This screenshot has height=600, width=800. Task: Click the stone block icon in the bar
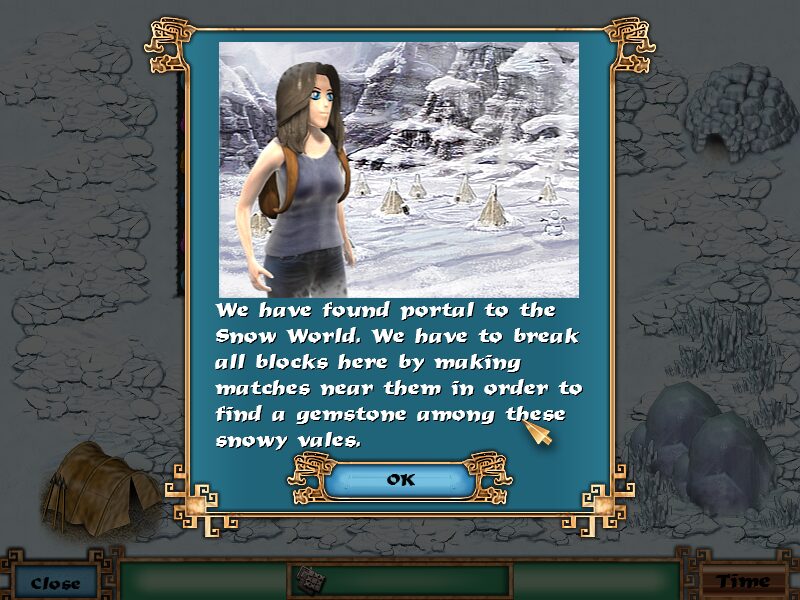click(309, 580)
